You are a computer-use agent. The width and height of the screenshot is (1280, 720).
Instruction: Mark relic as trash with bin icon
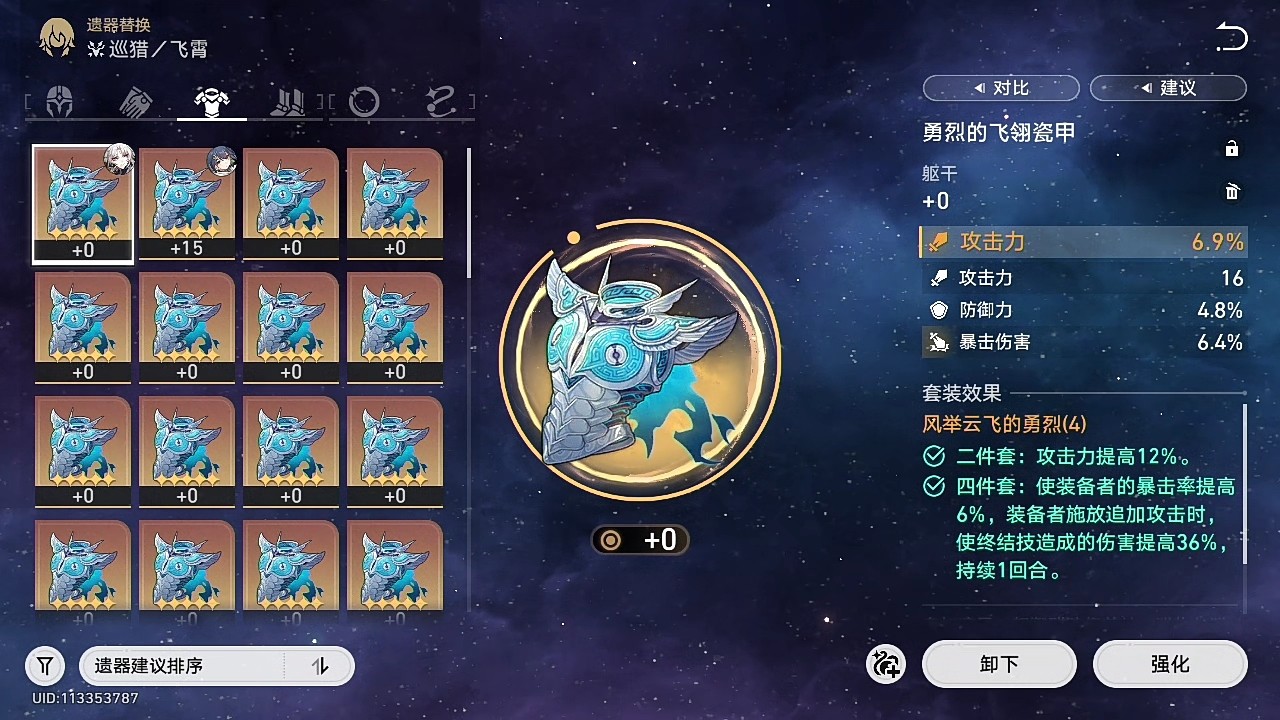[x=1232, y=191]
